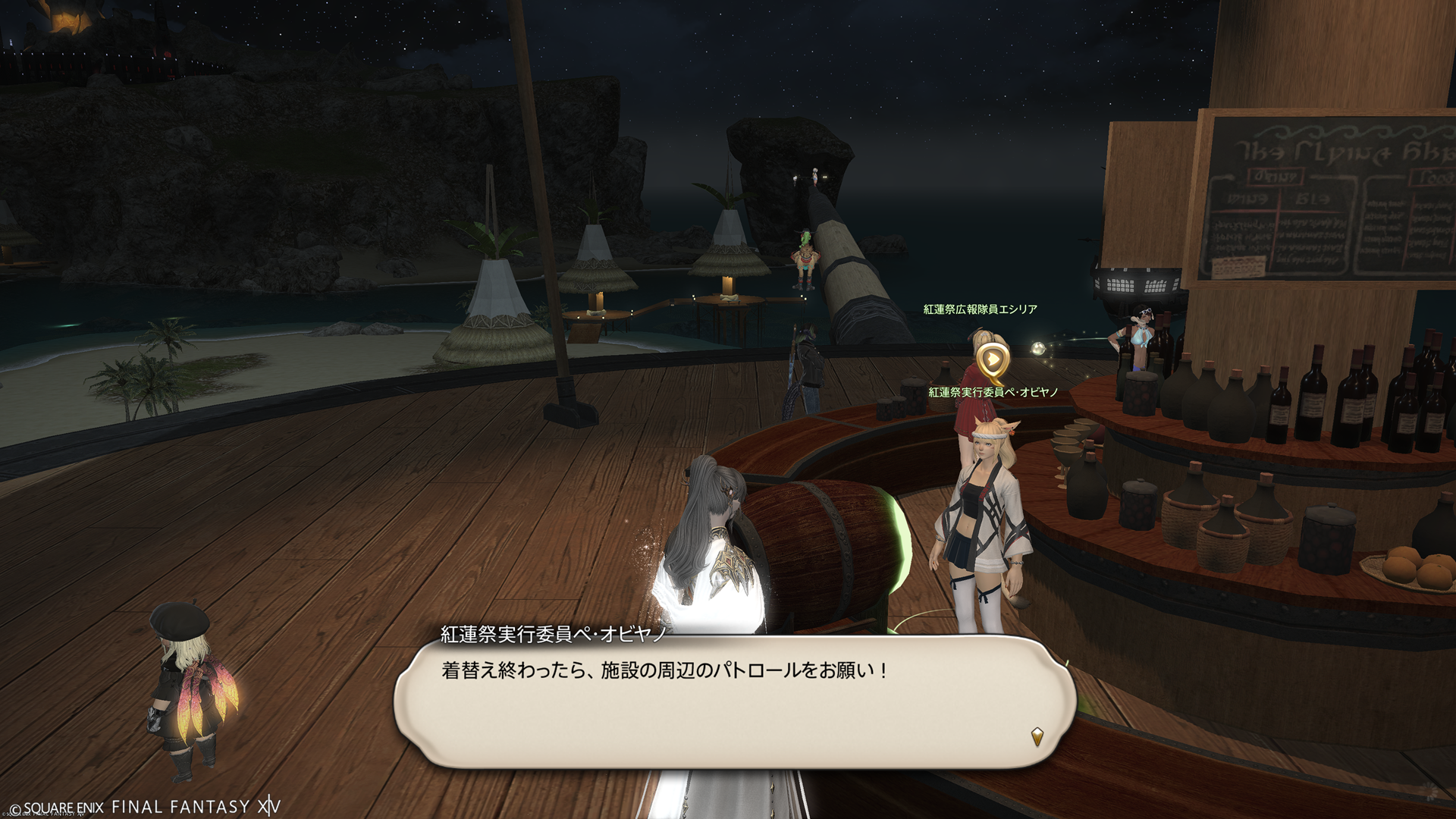Advance dialogue with the gold arrow indicator

click(x=1037, y=736)
